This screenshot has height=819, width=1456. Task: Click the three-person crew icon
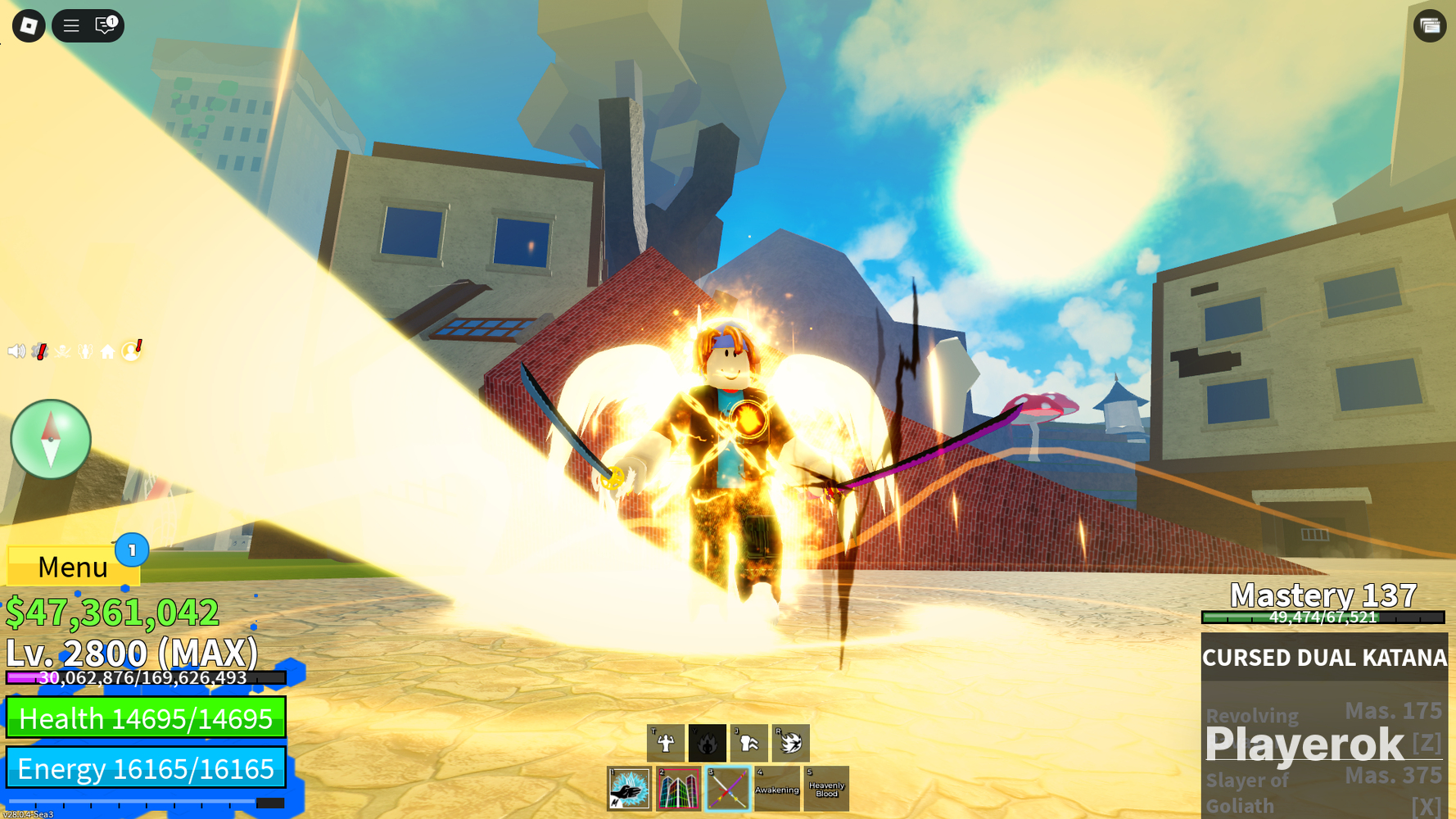pyautogui.click(x=85, y=351)
